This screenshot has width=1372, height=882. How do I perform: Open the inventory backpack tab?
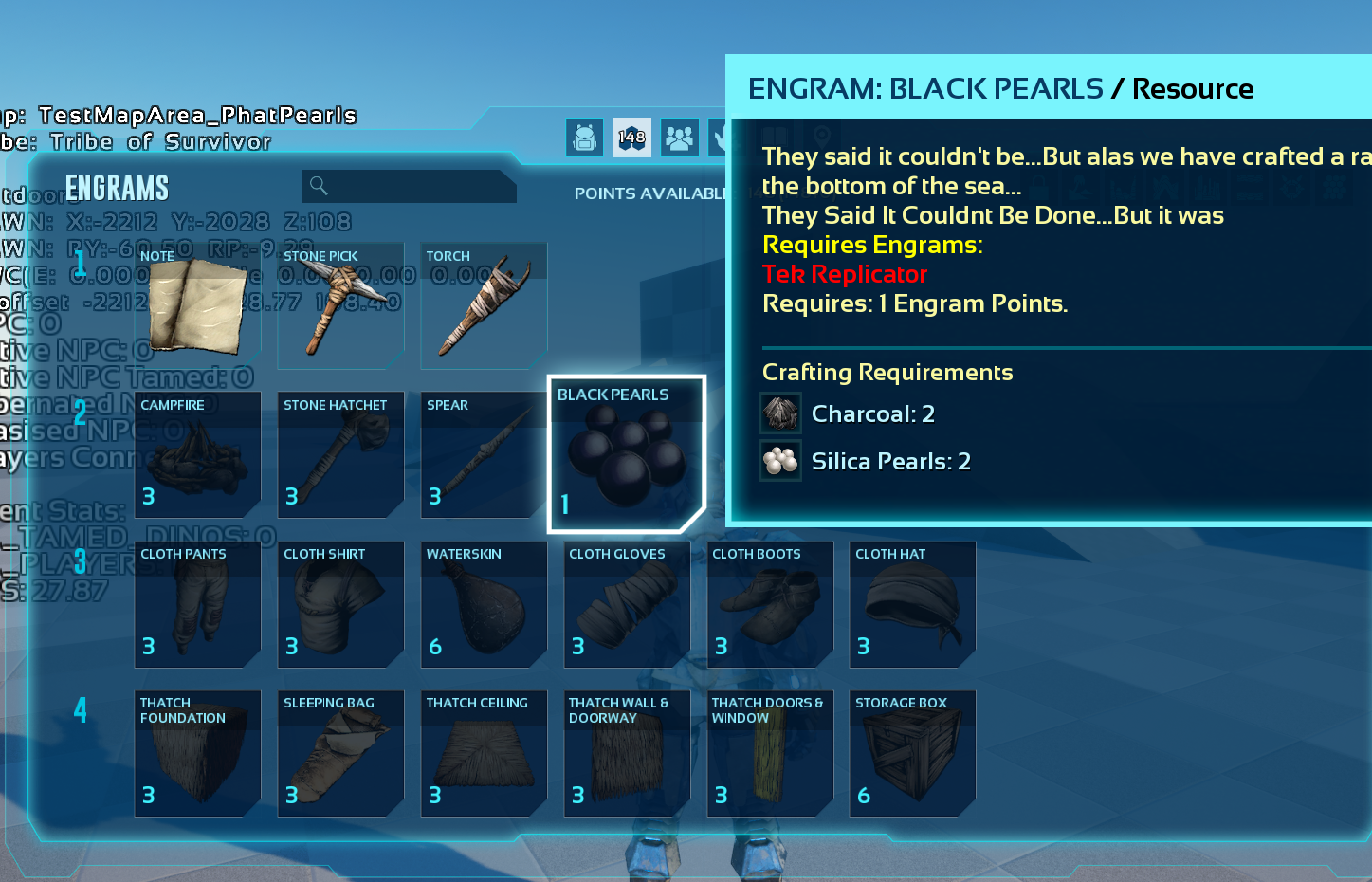pos(585,138)
